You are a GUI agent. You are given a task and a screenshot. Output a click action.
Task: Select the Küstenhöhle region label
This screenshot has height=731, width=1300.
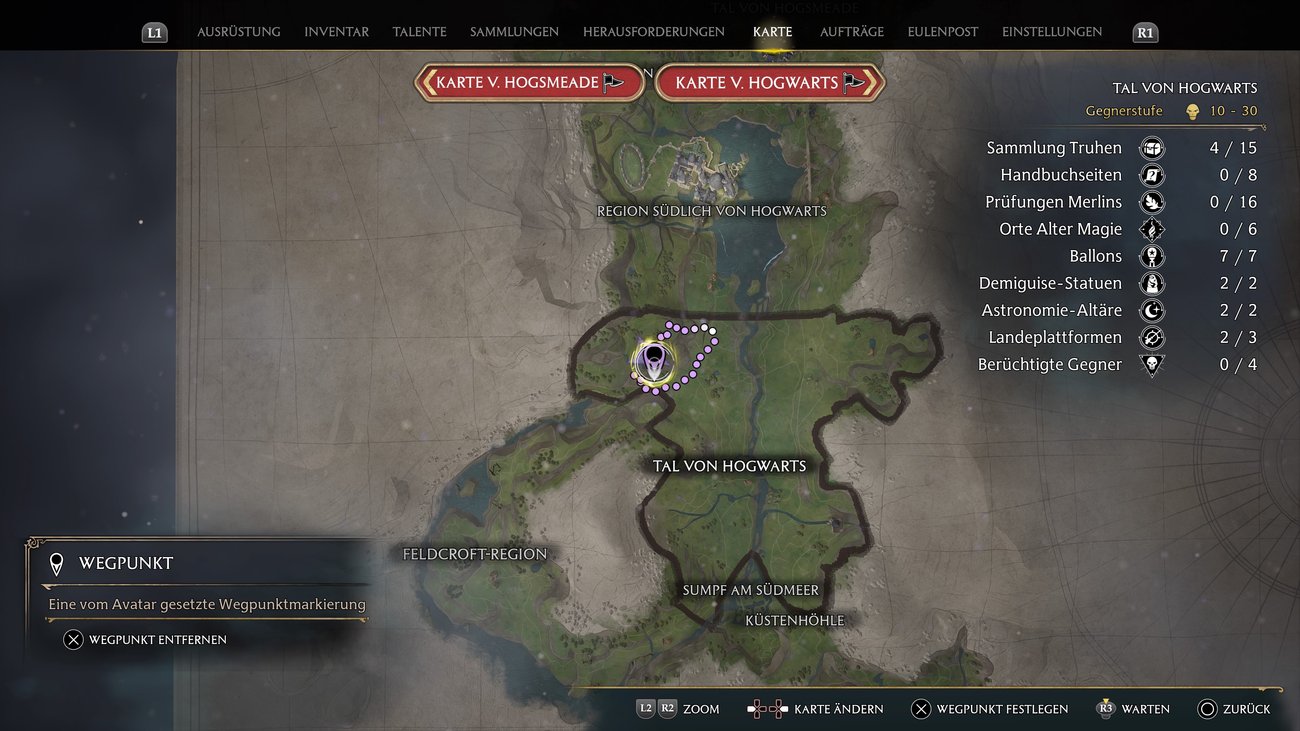795,620
